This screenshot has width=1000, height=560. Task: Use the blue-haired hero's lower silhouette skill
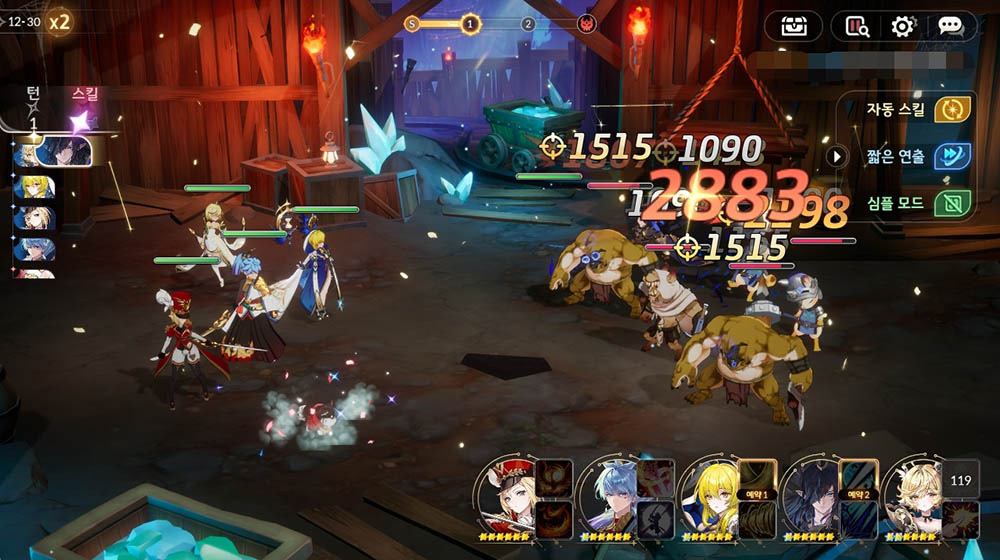coord(655,520)
